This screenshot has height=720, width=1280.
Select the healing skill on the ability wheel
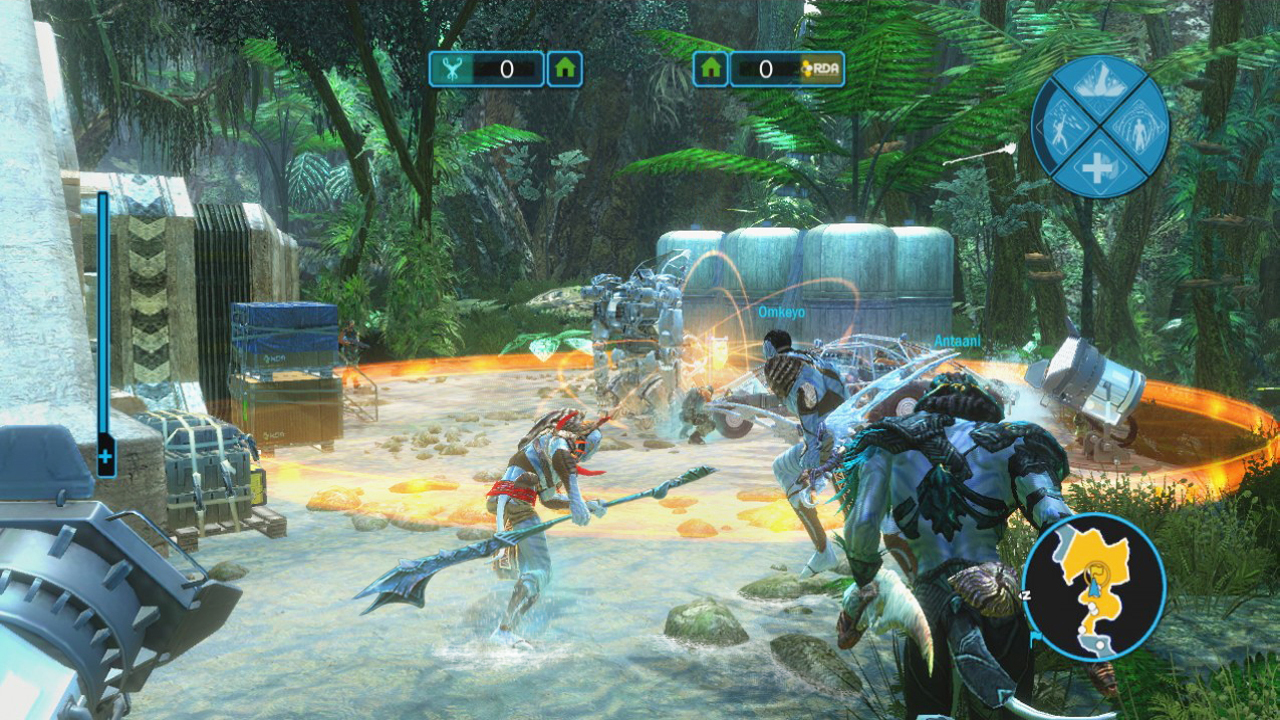coord(1098,166)
